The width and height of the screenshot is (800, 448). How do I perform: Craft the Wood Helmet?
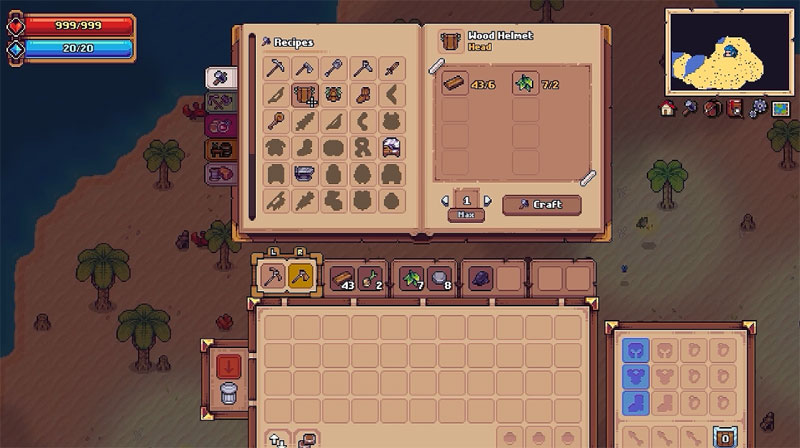[541, 204]
